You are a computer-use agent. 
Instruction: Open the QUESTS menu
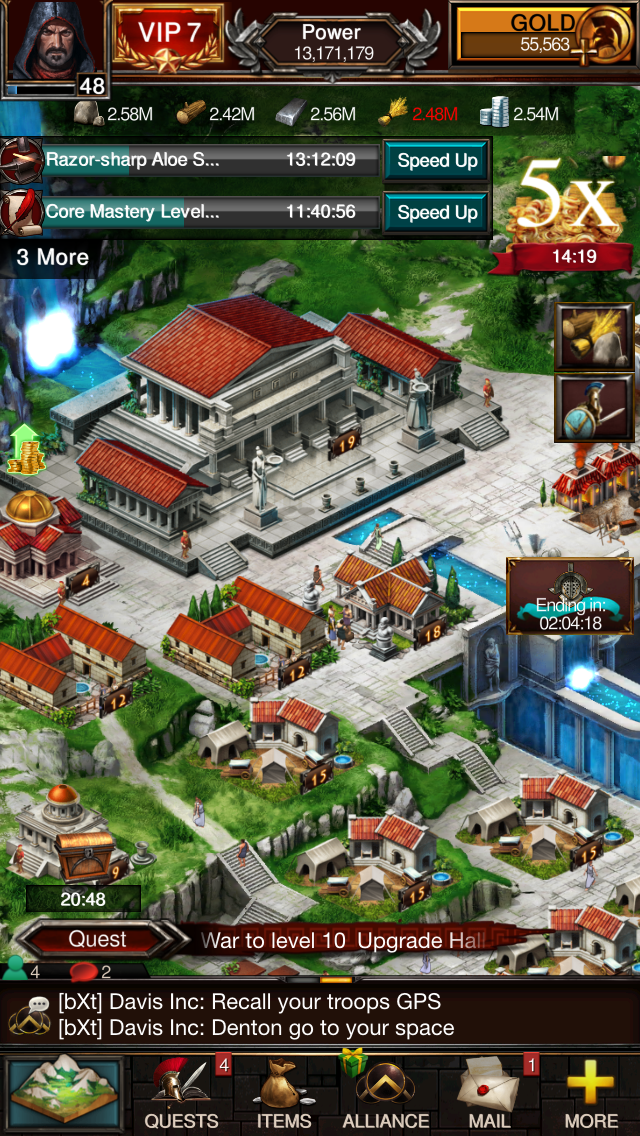[182, 1094]
